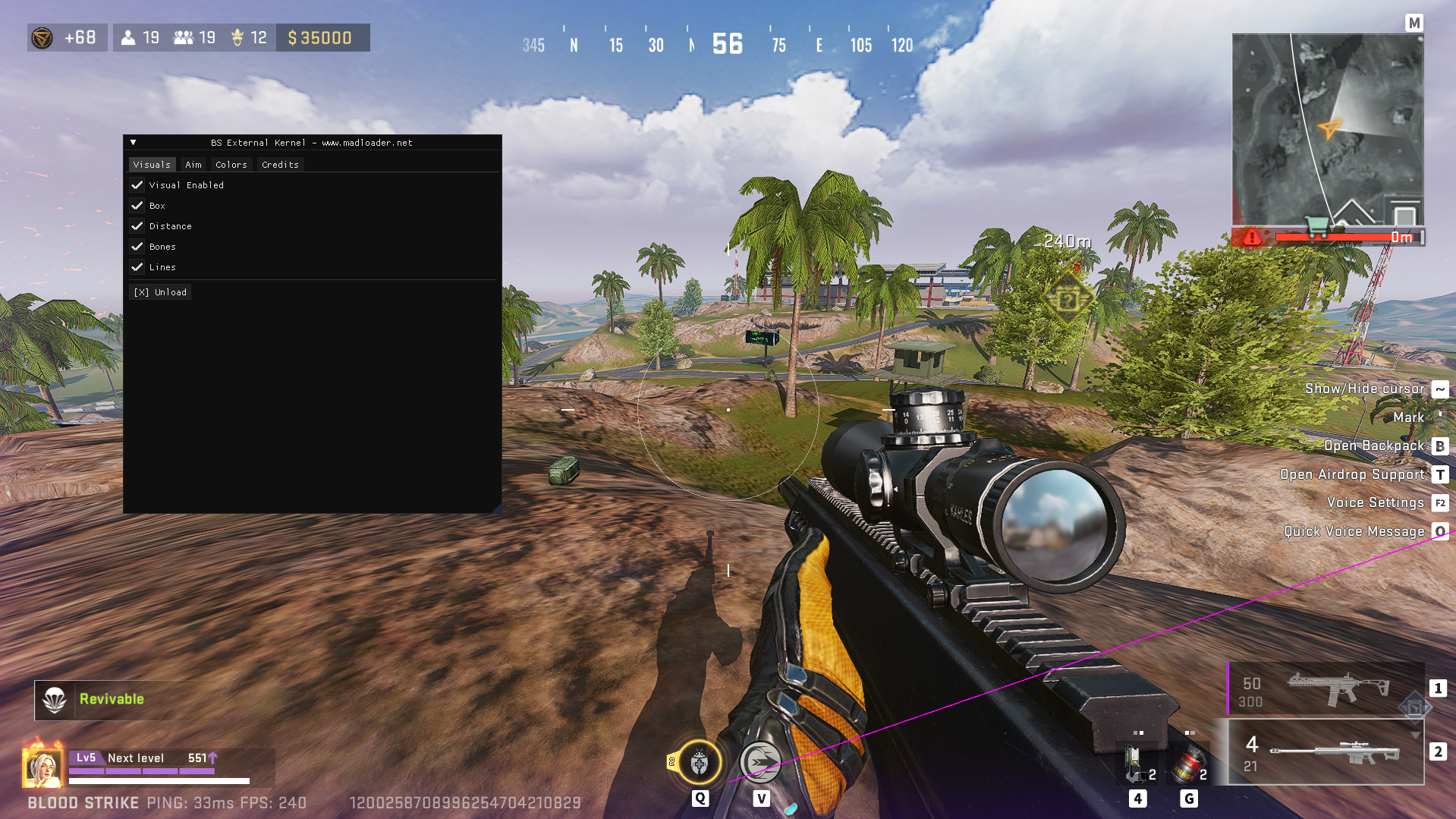Click the Voice Settings label
1456x819 pixels.
coord(1375,502)
